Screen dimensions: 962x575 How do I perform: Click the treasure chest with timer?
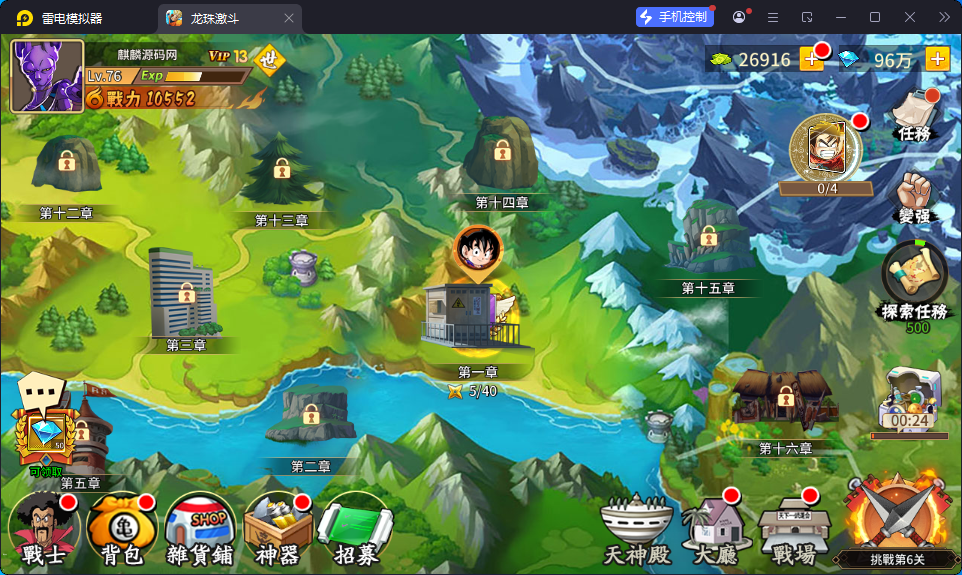point(910,400)
